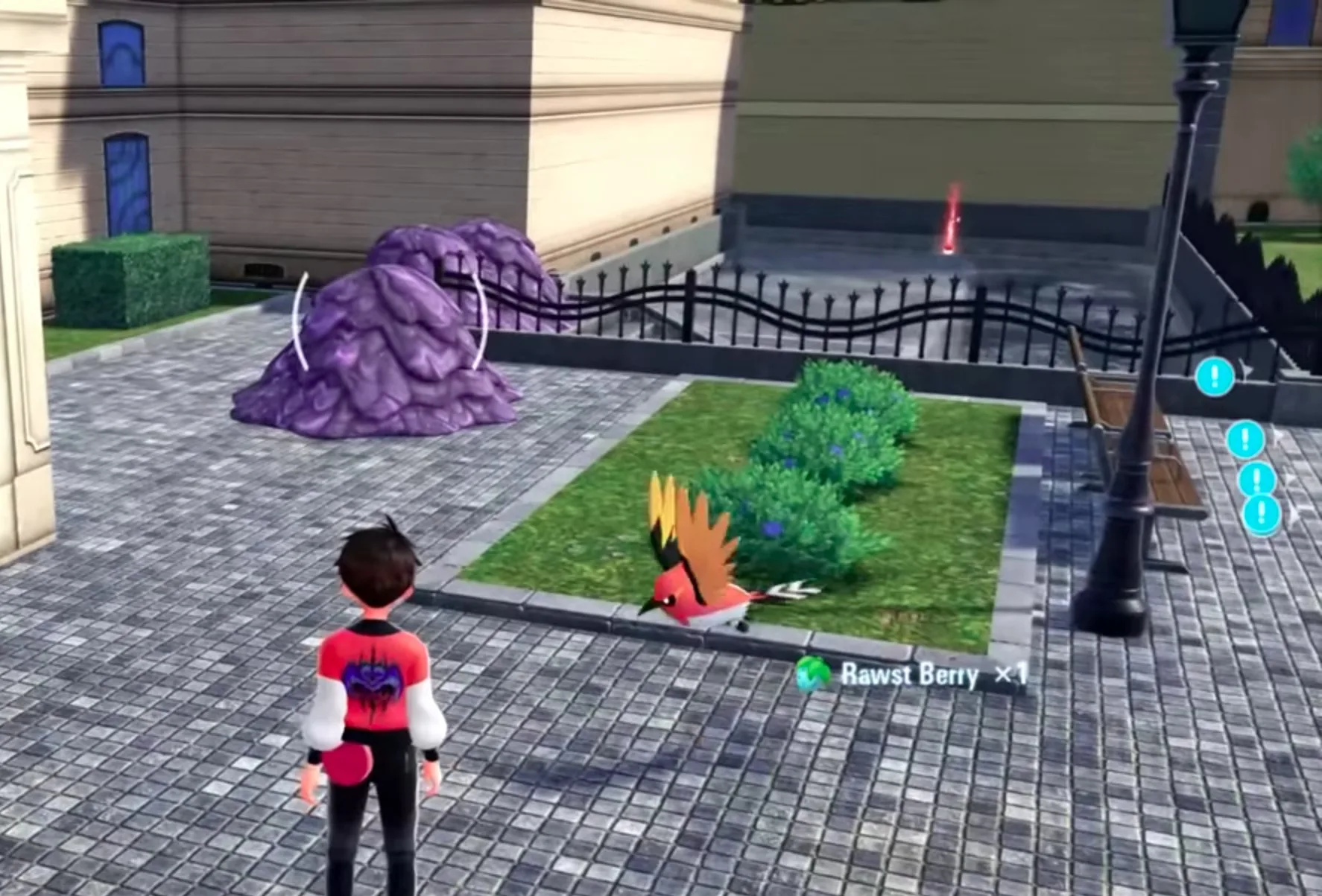The width and height of the screenshot is (1322, 896).
Task: Click the green berry sprite in the notification
Action: (811, 671)
